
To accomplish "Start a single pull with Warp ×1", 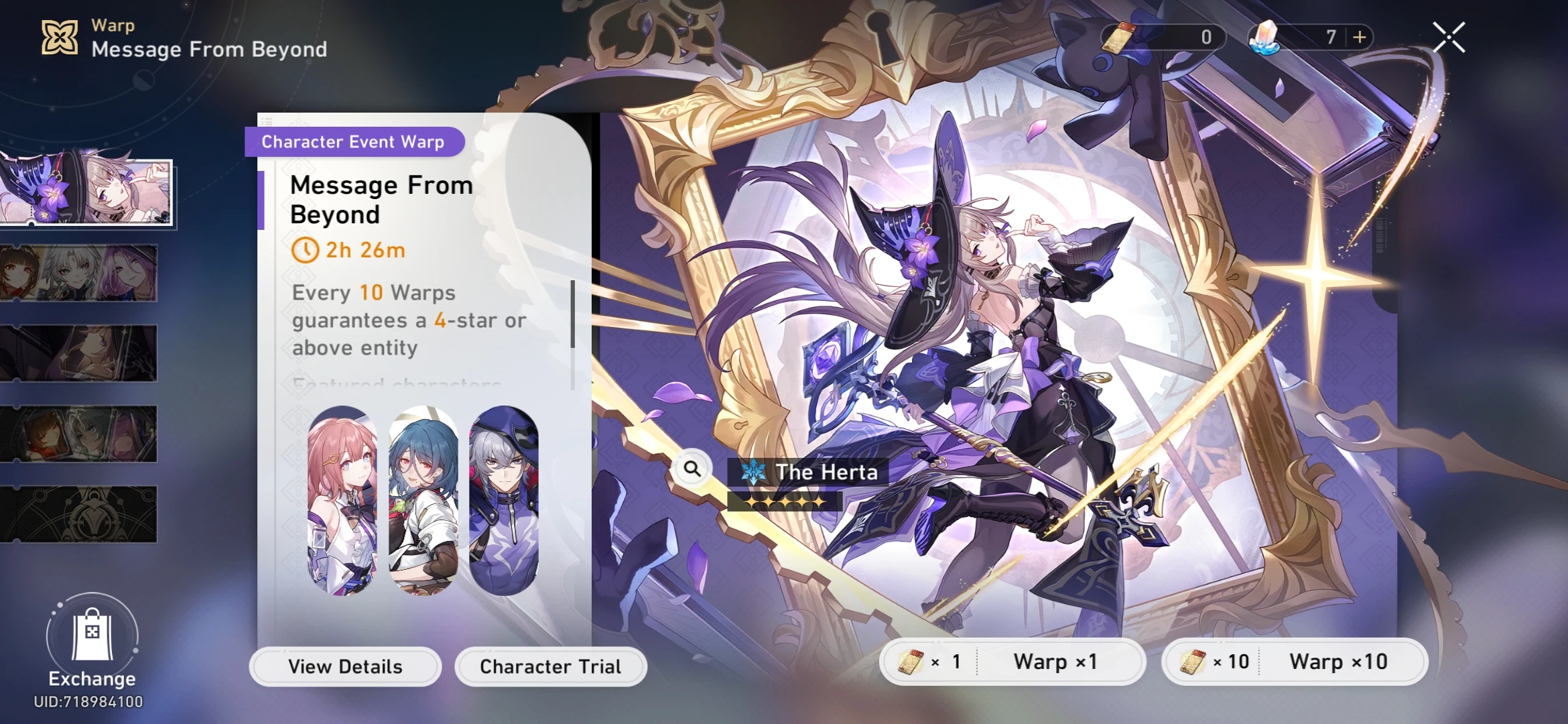I will pyautogui.click(x=1057, y=661).
